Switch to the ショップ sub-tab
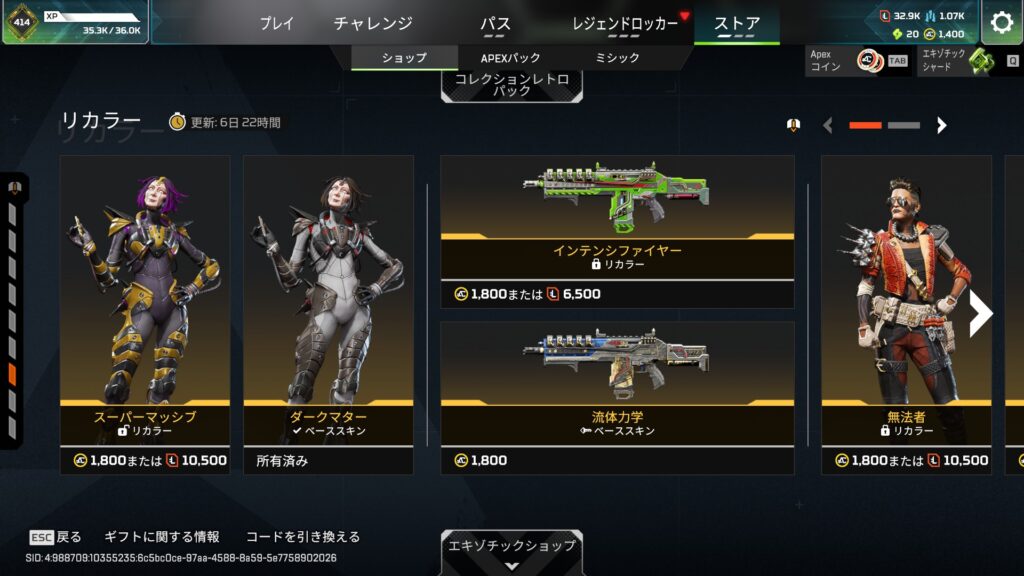Image resolution: width=1024 pixels, height=576 pixels. pos(404,58)
